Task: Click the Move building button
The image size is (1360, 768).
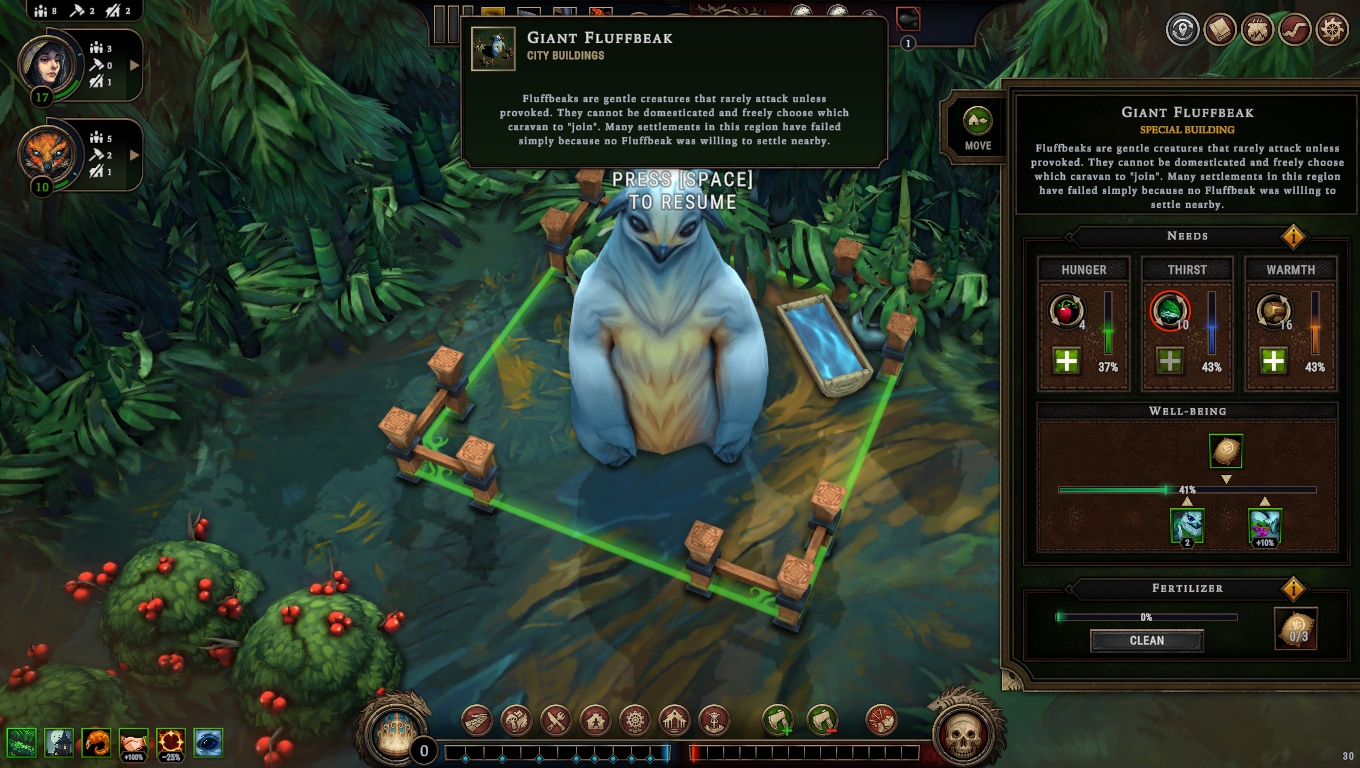Action: (977, 128)
